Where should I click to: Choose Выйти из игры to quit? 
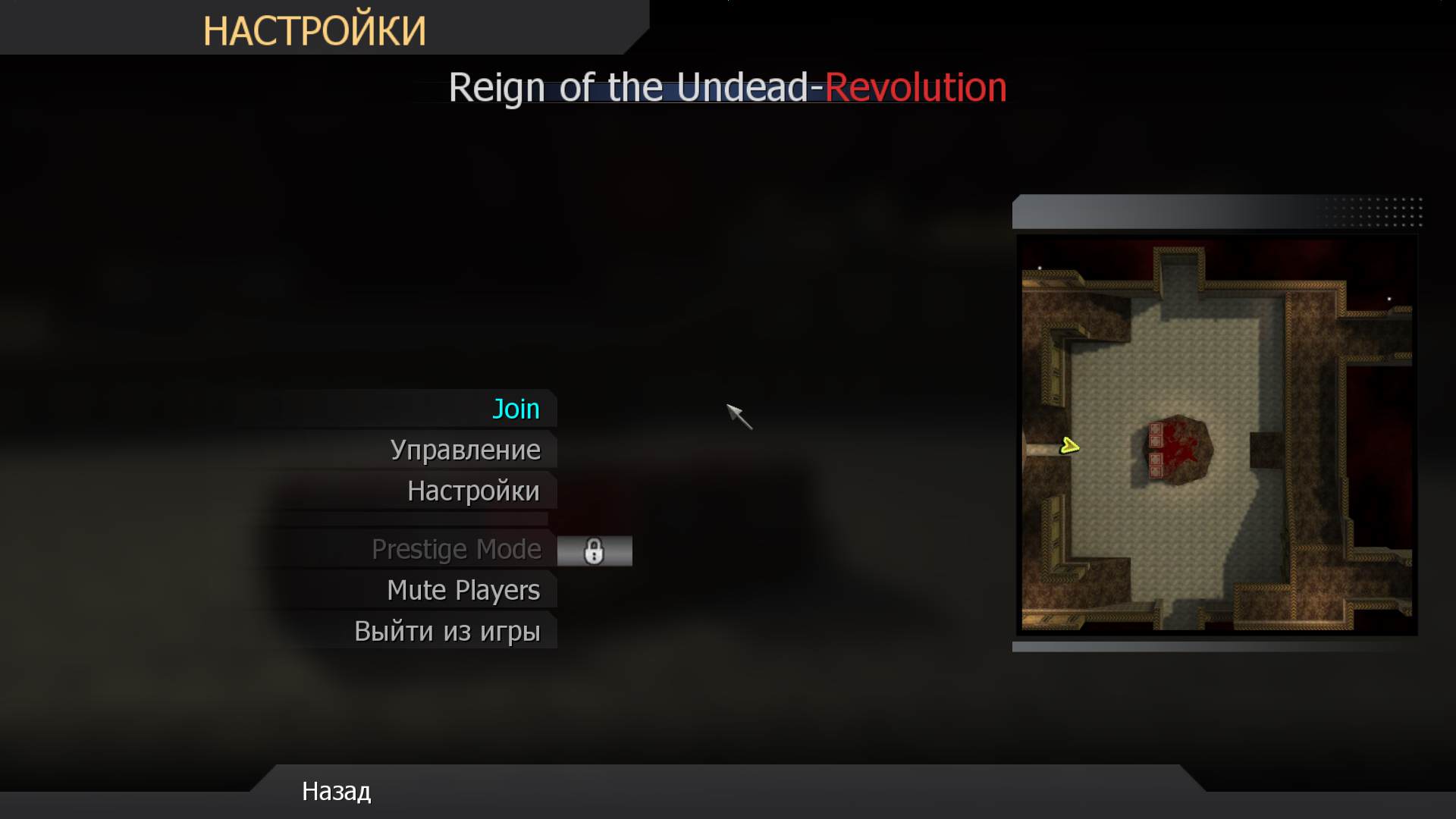[447, 631]
